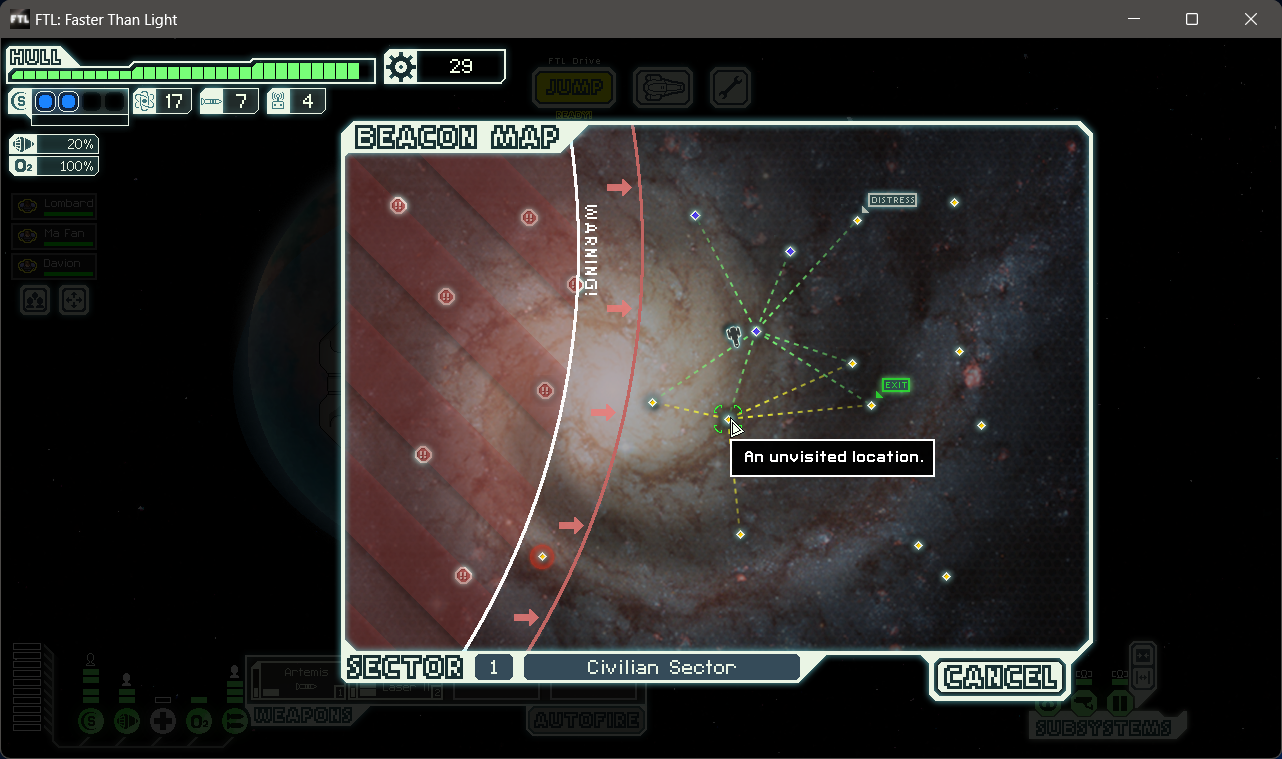Open the ship schematic icon beside Jump

(x=661, y=88)
